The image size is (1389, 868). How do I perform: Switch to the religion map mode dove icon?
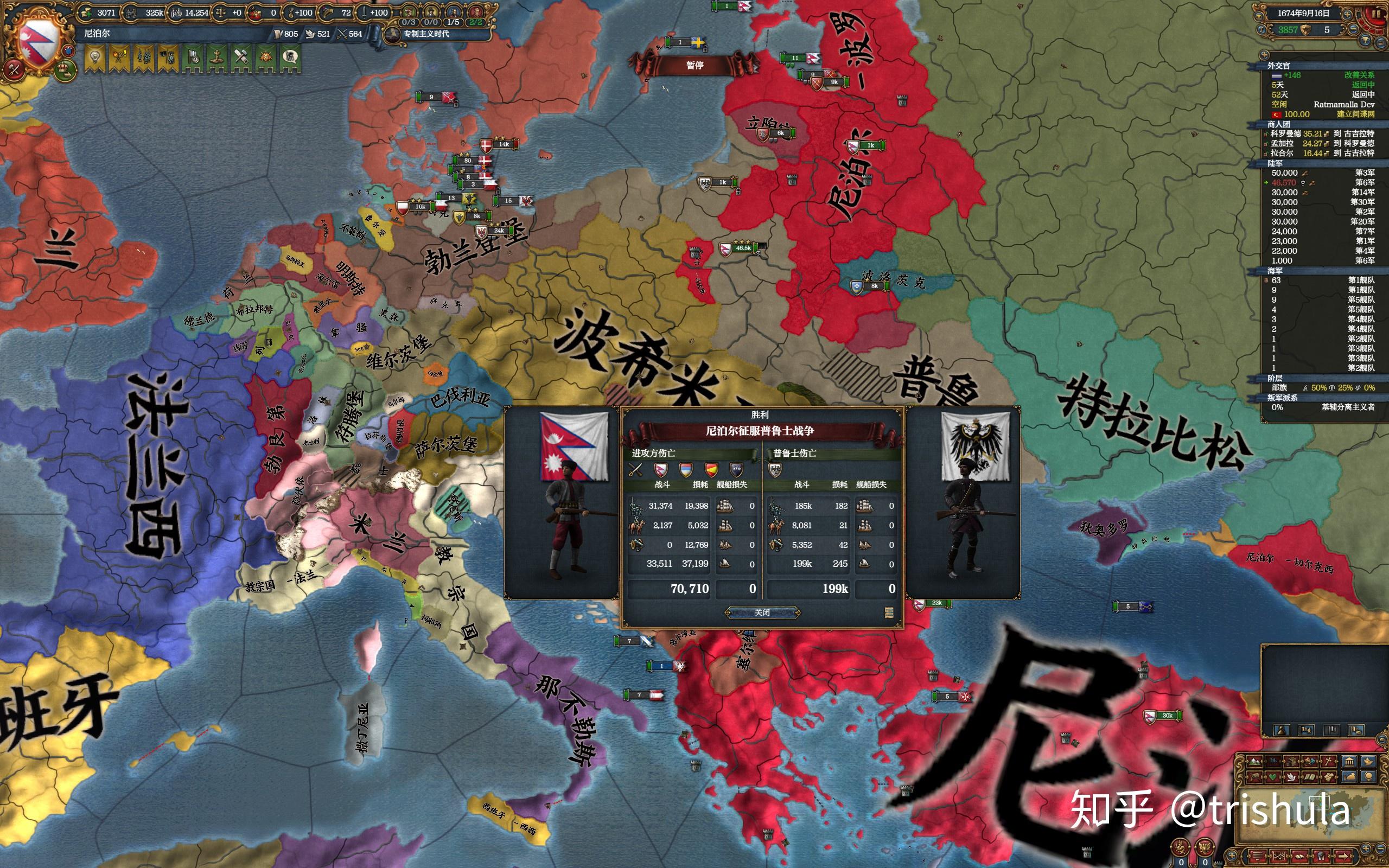(1291, 777)
